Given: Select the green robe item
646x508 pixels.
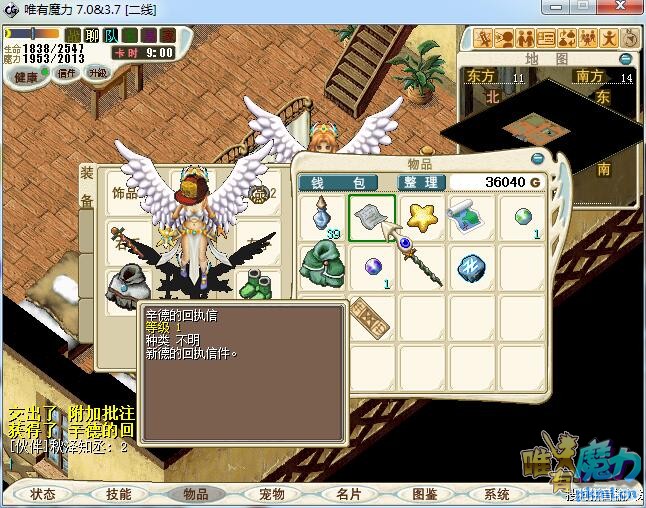Looking at the screenshot, I should (x=322, y=268).
